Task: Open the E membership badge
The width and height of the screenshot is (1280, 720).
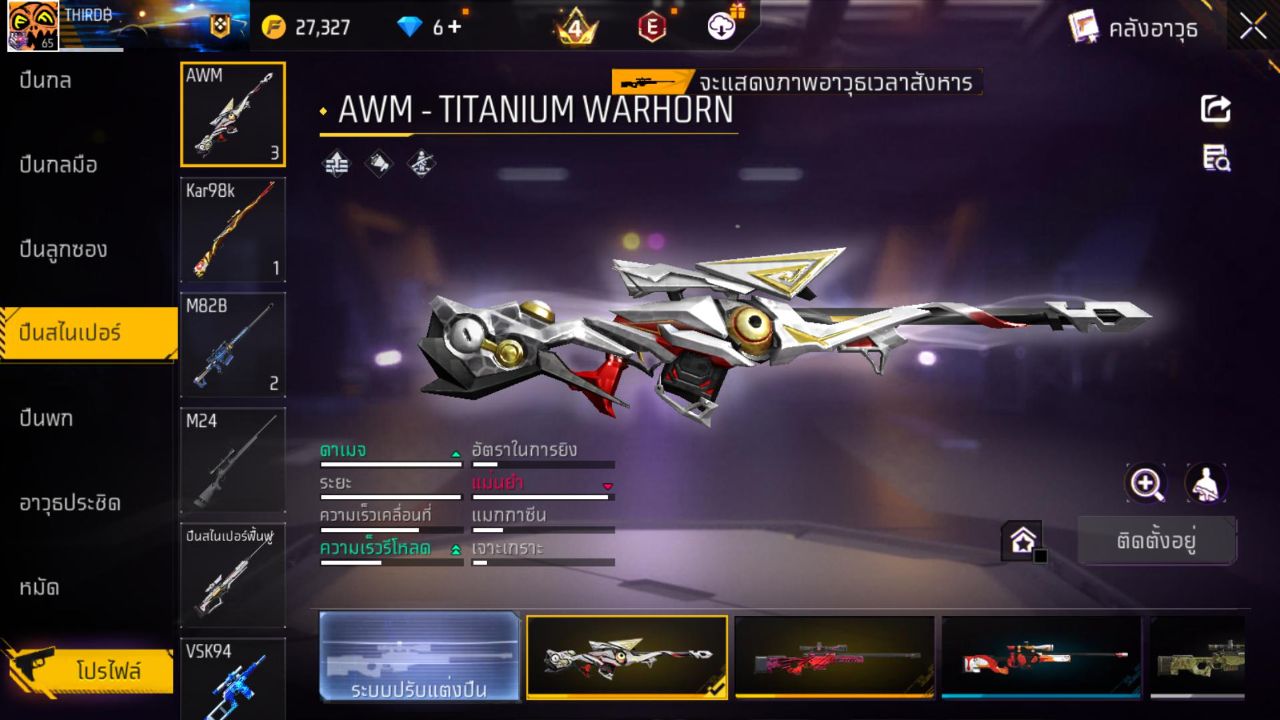Action: coord(651,27)
